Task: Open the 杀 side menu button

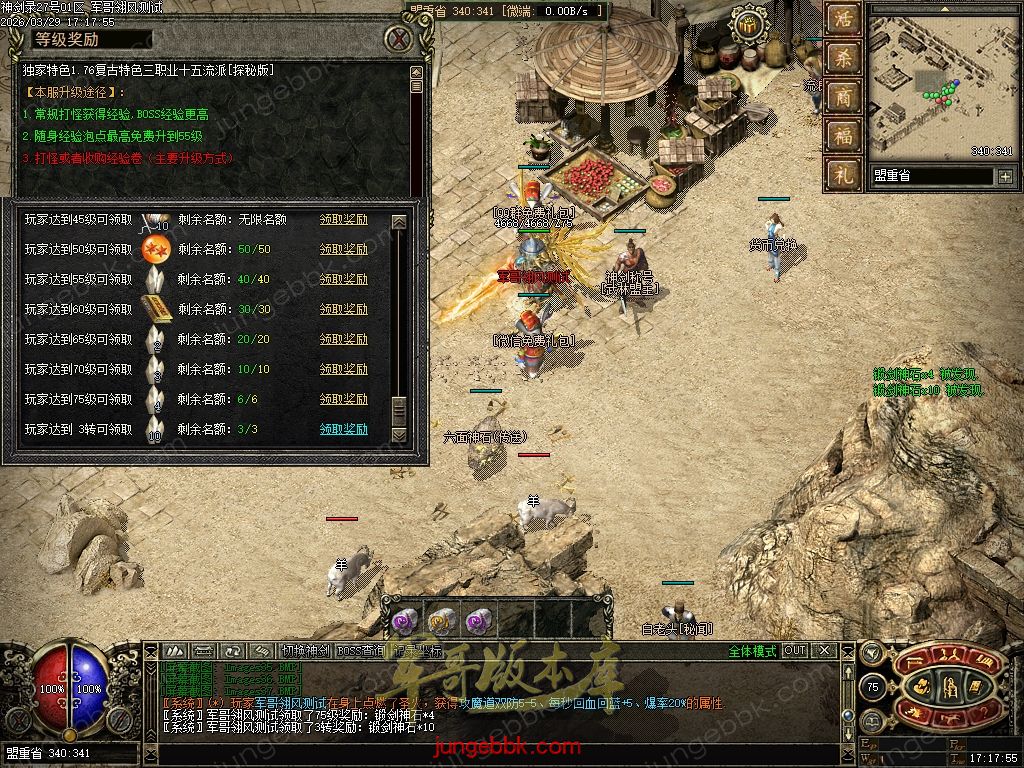Action: point(842,57)
